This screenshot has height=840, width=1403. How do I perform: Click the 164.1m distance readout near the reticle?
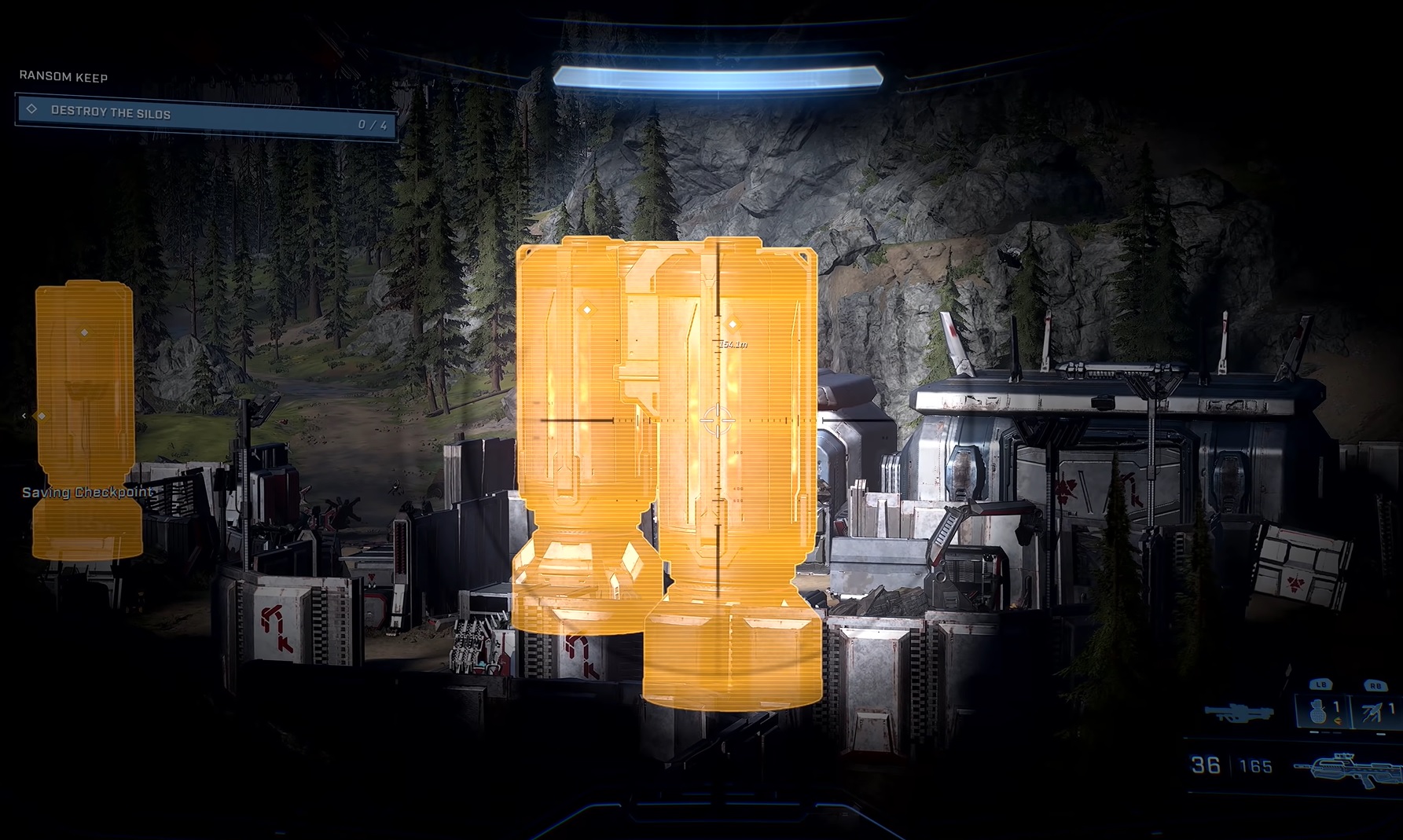pos(733,343)
